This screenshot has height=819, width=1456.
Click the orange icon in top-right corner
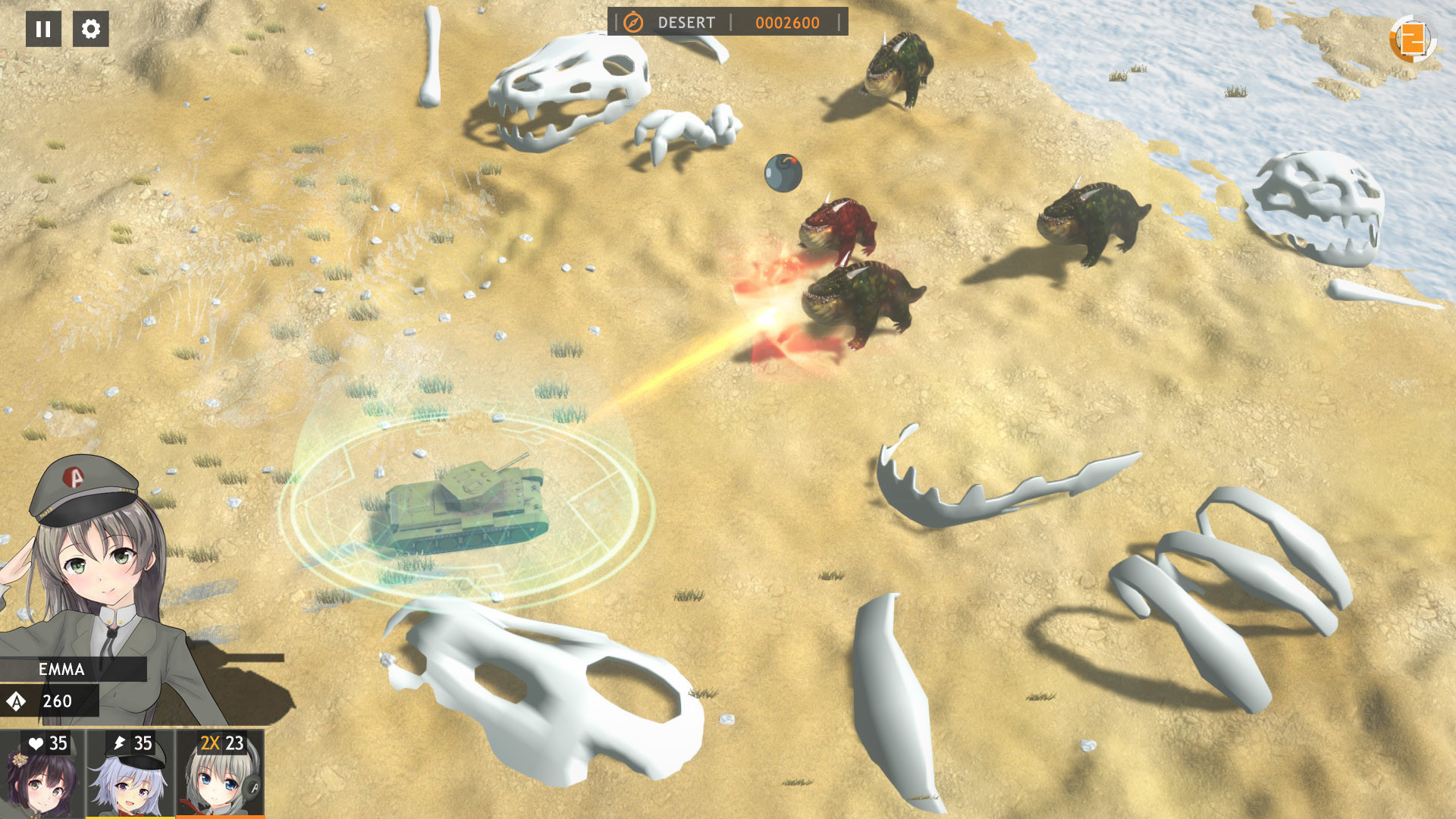[1412, 39]
